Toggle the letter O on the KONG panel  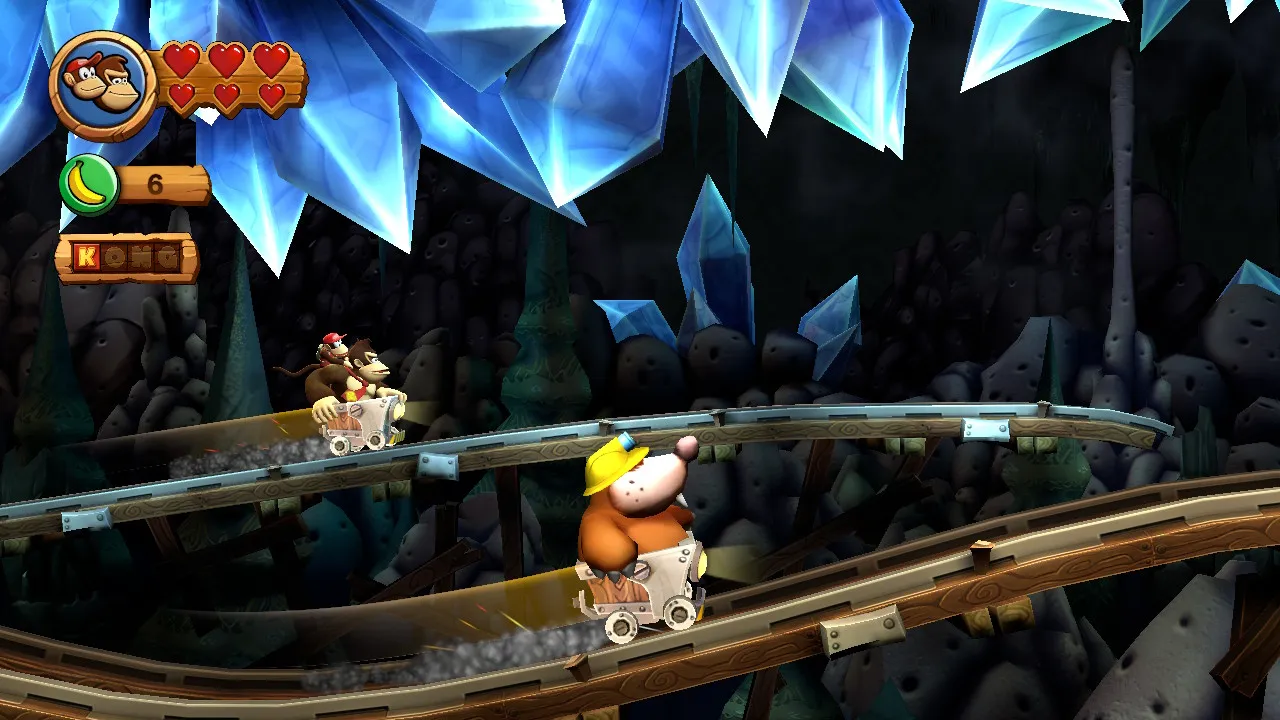click(115, 256)
